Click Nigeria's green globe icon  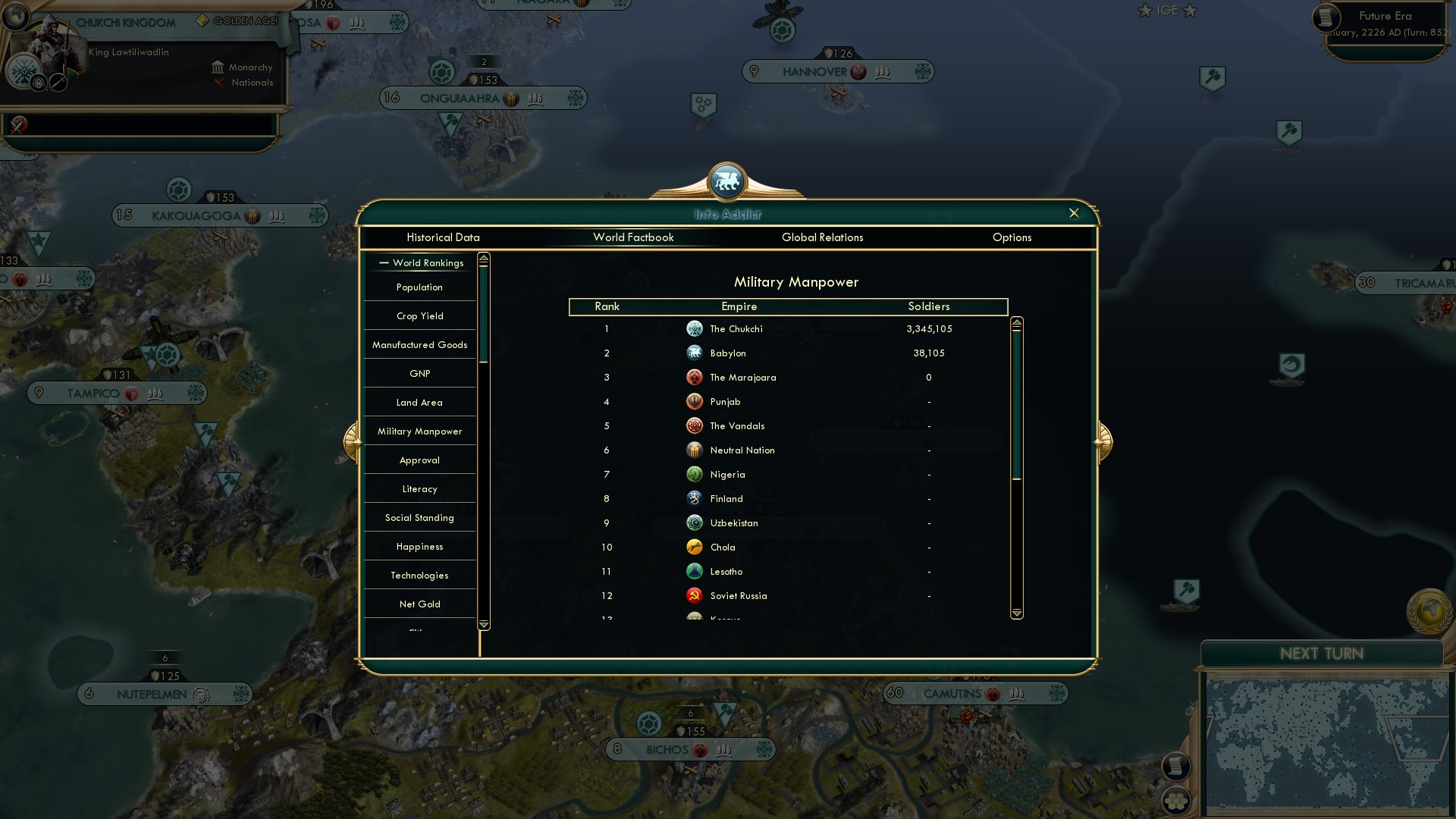coord(695,474)
